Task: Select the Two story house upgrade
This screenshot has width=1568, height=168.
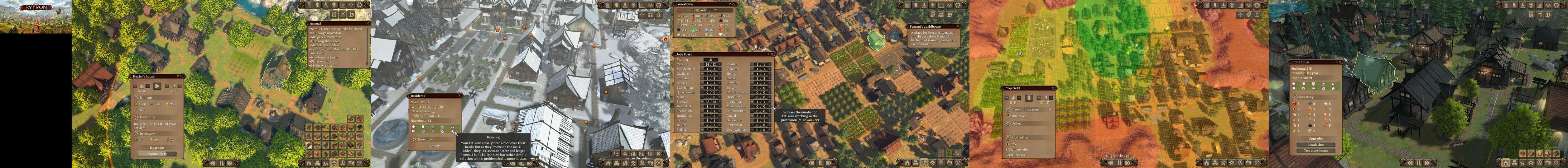Action: click(1315, 150)
